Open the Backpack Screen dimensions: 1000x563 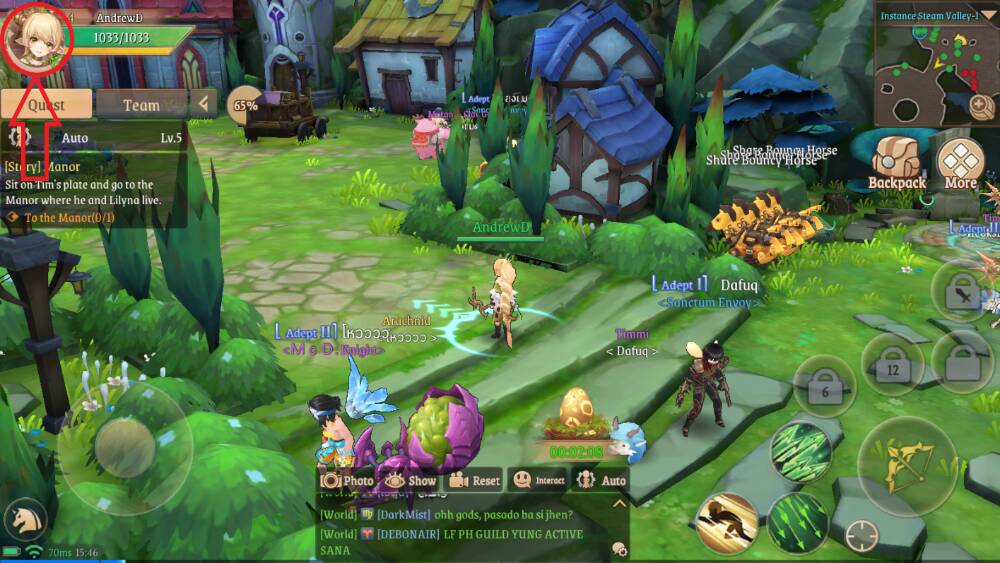coord(896,164)
